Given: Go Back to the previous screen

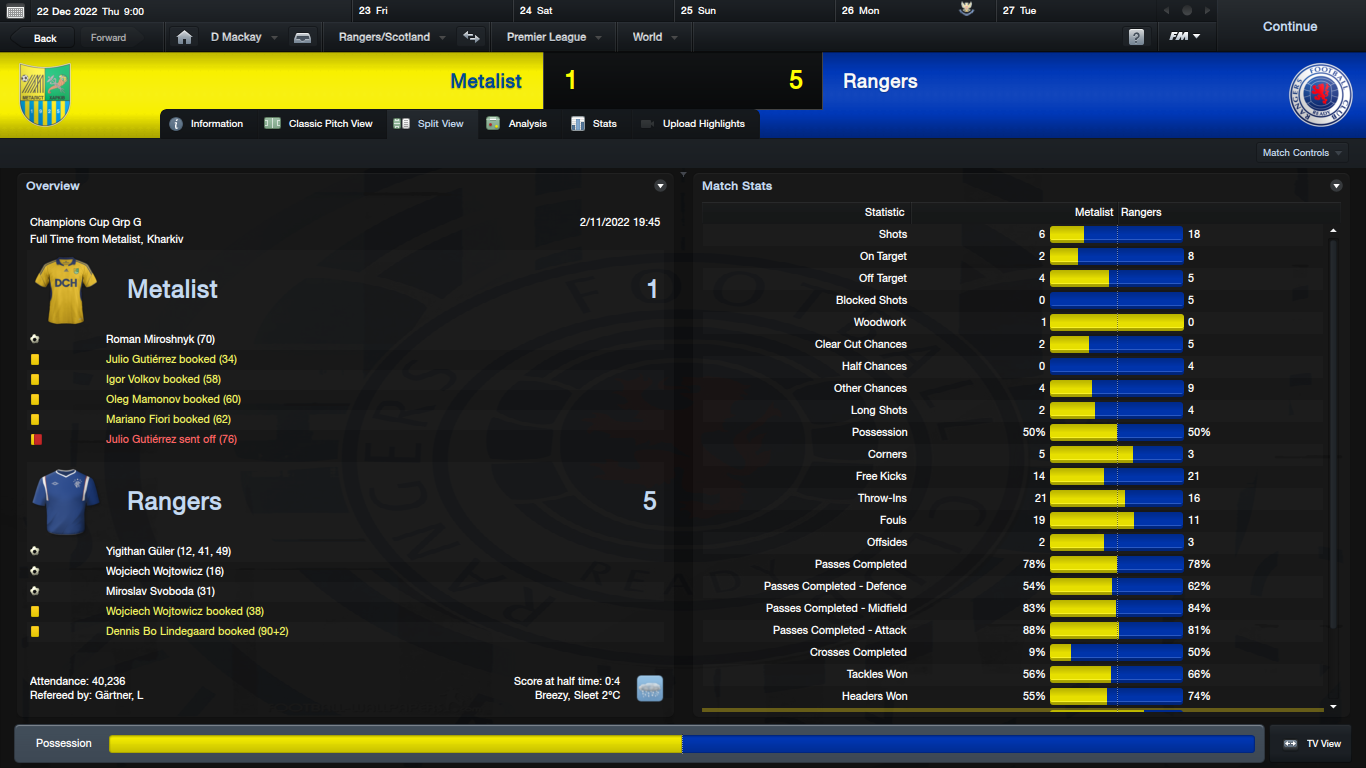Looking at the screenshot, I should (45, 38).
